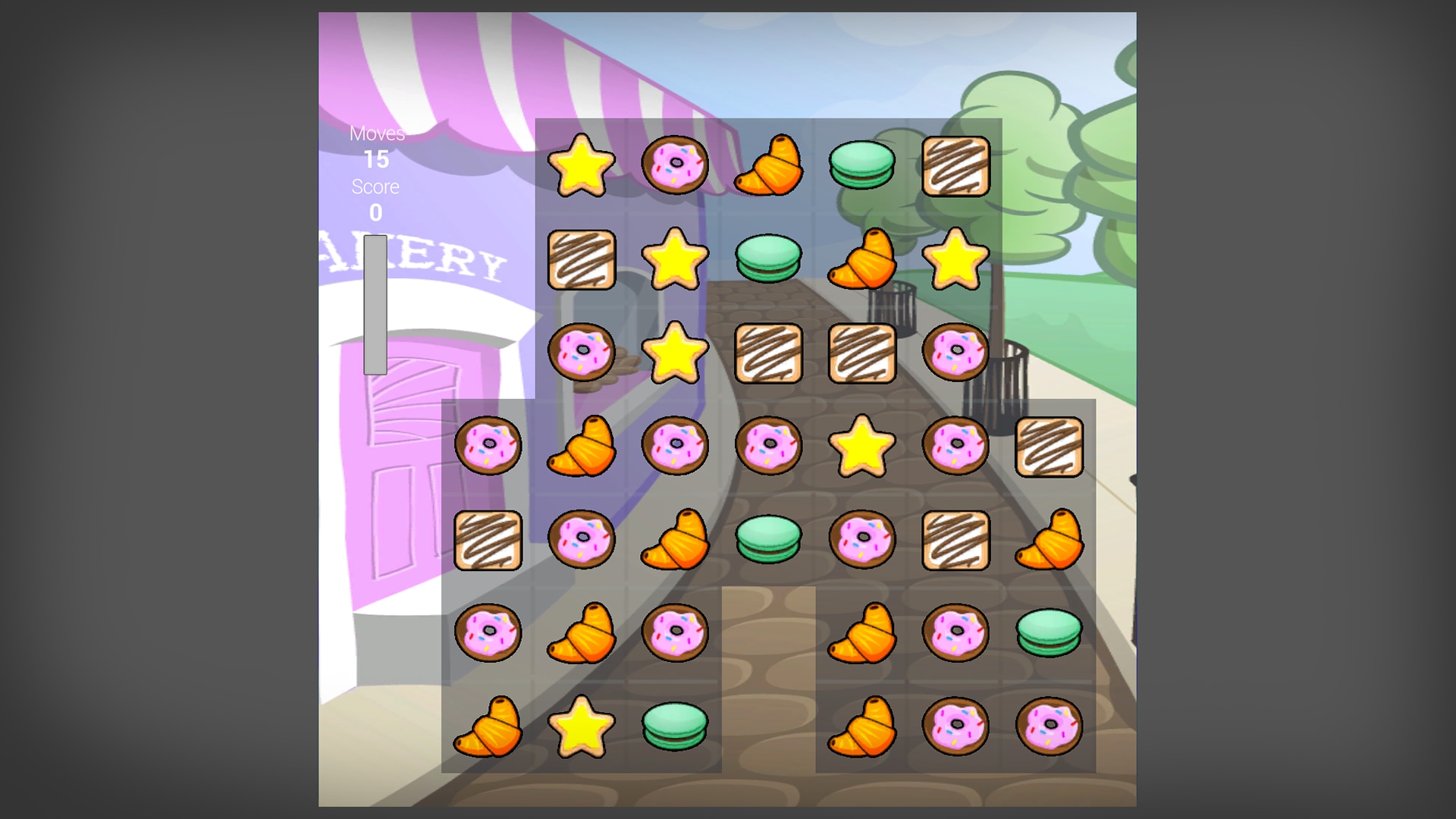
Task: Click the chocolate square left of the pink donut in row three
Action: [x=862, y=355]
